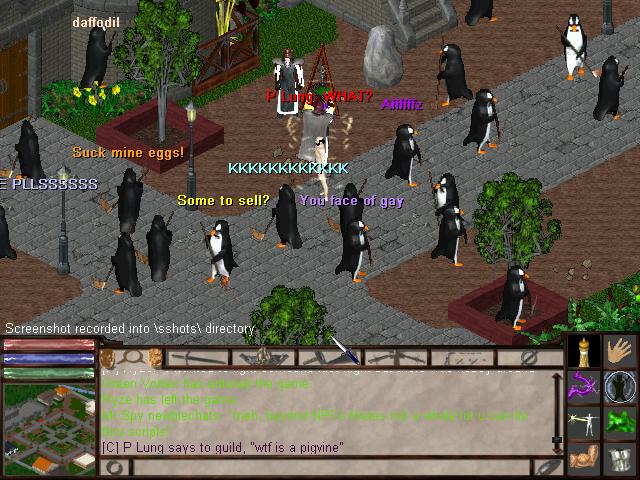Select the winged emblem toolbar slot
Viewport: 640px width, 480px height.
pos(262,356)
